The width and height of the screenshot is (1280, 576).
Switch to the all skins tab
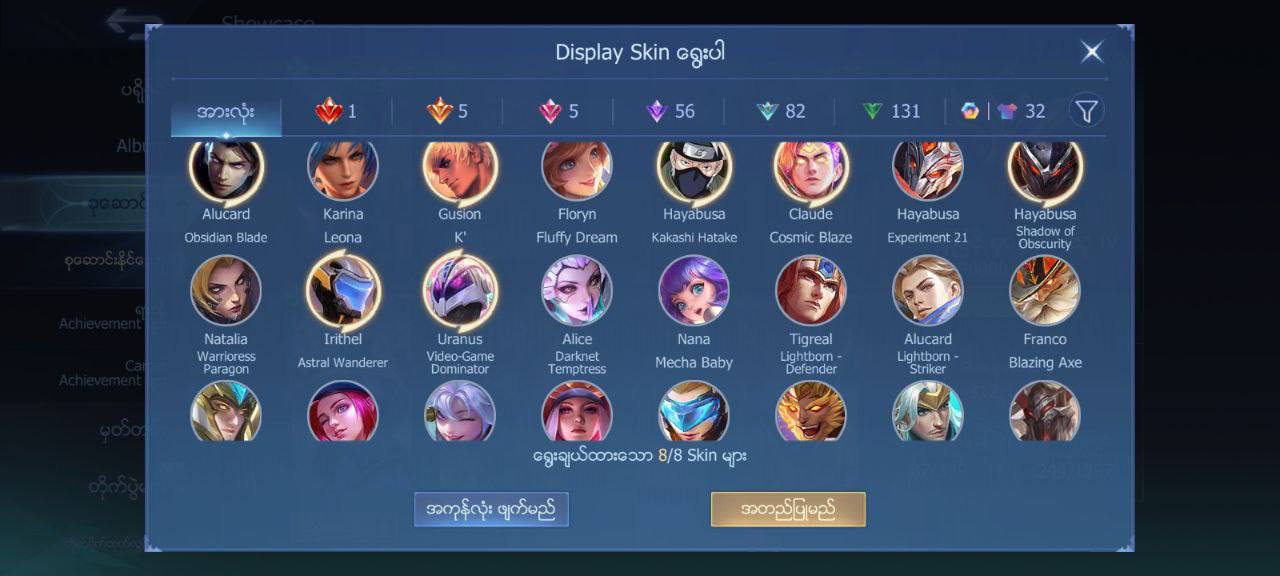[x=226, y=111]
